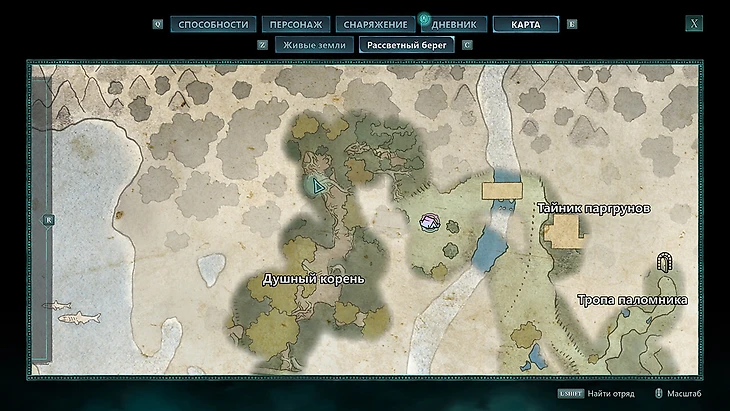This screenshot has height=411, width=730.
Task: Click the player arrow marker on the map
Action: point(319,186)
